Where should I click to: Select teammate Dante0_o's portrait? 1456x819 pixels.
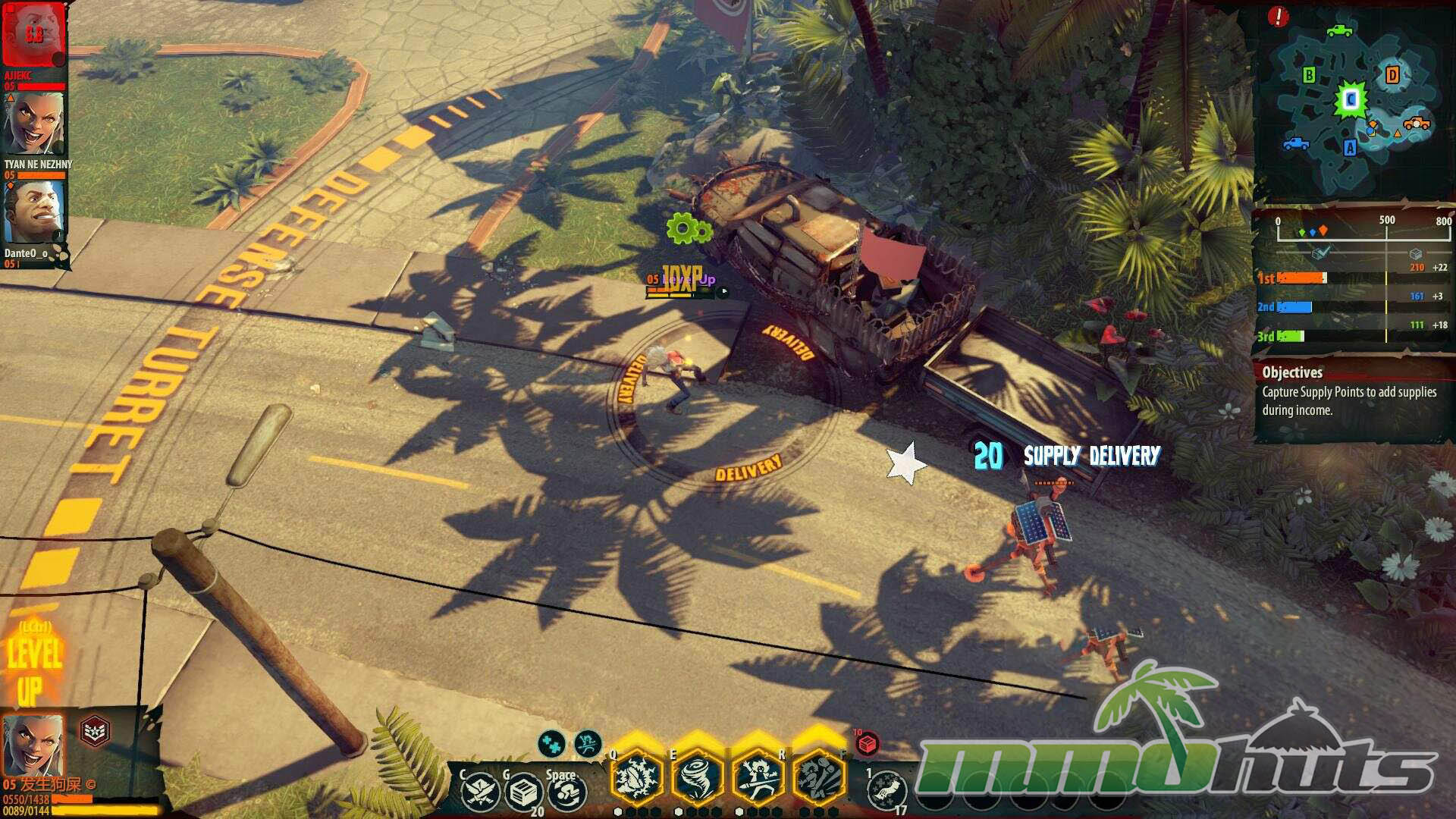pos(34,212)
